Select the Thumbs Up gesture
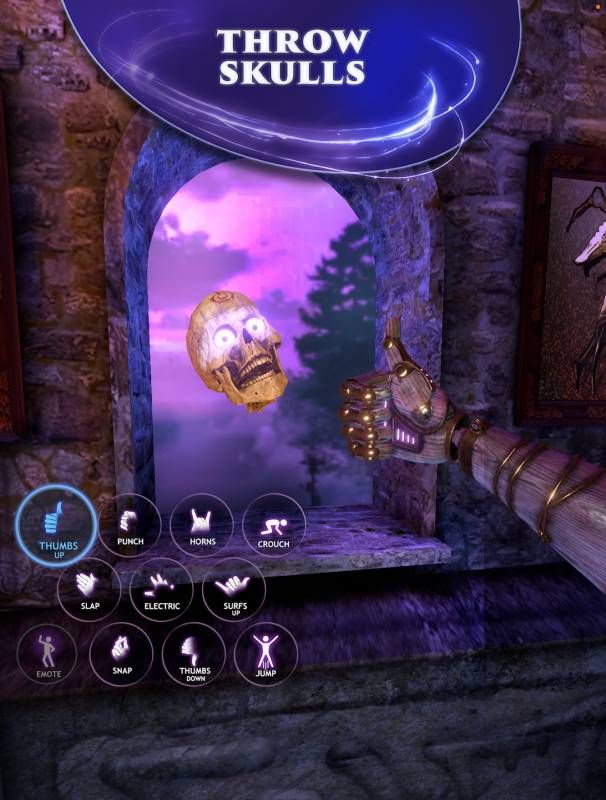 click(x=57, y=525)
